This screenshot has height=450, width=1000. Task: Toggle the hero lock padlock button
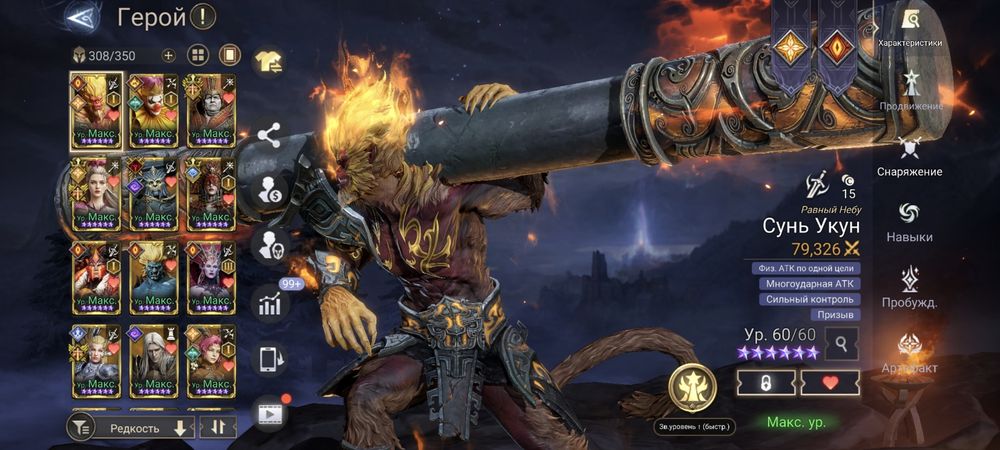tap(765, 383)
